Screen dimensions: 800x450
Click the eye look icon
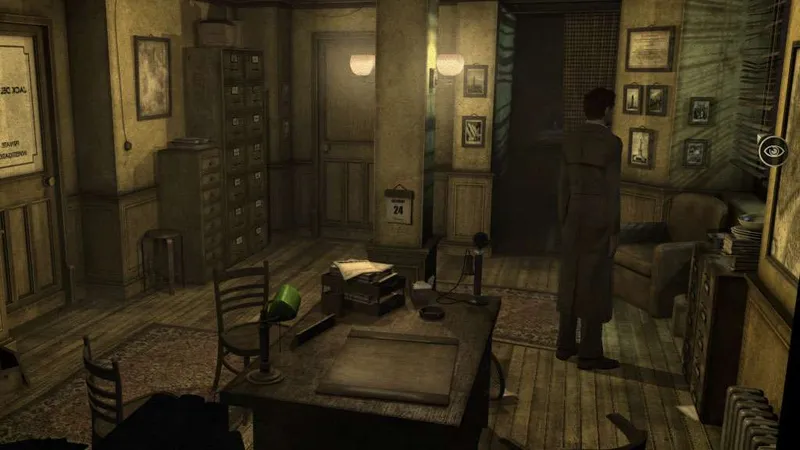point(773,150)
